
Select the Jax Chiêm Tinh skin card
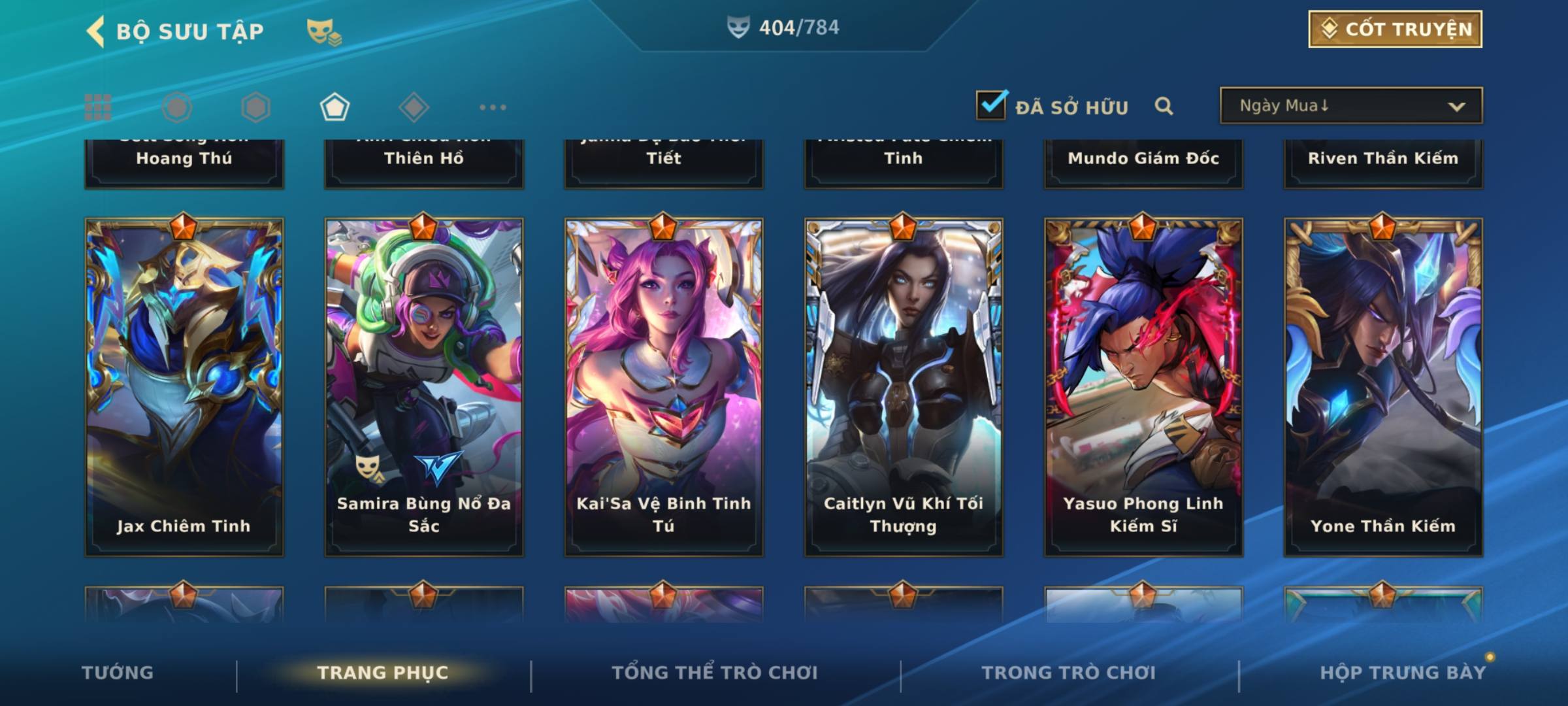click(184, 387)
